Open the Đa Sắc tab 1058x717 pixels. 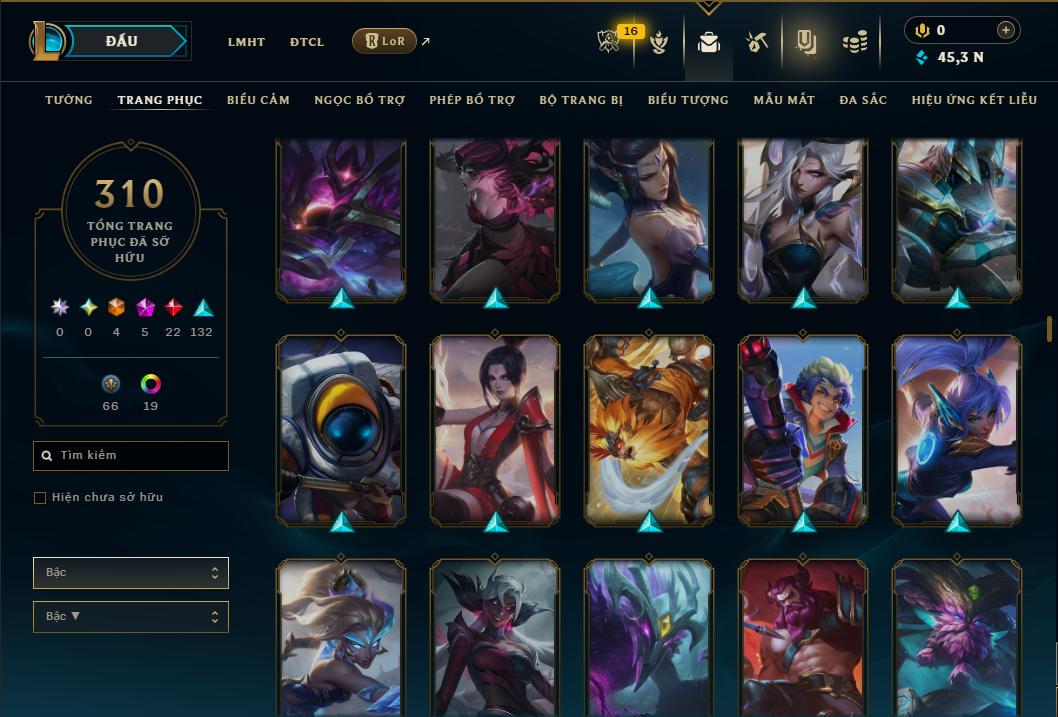[x=863, y=100]
